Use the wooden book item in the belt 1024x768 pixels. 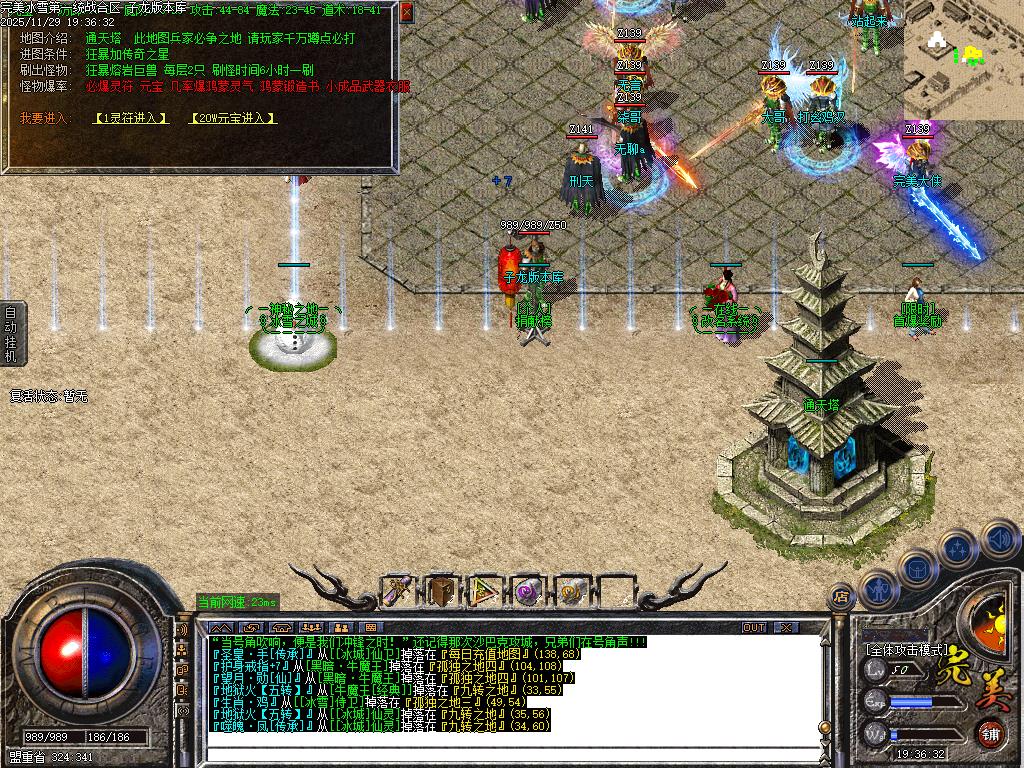pyautogui.click(x=442, y=592)
